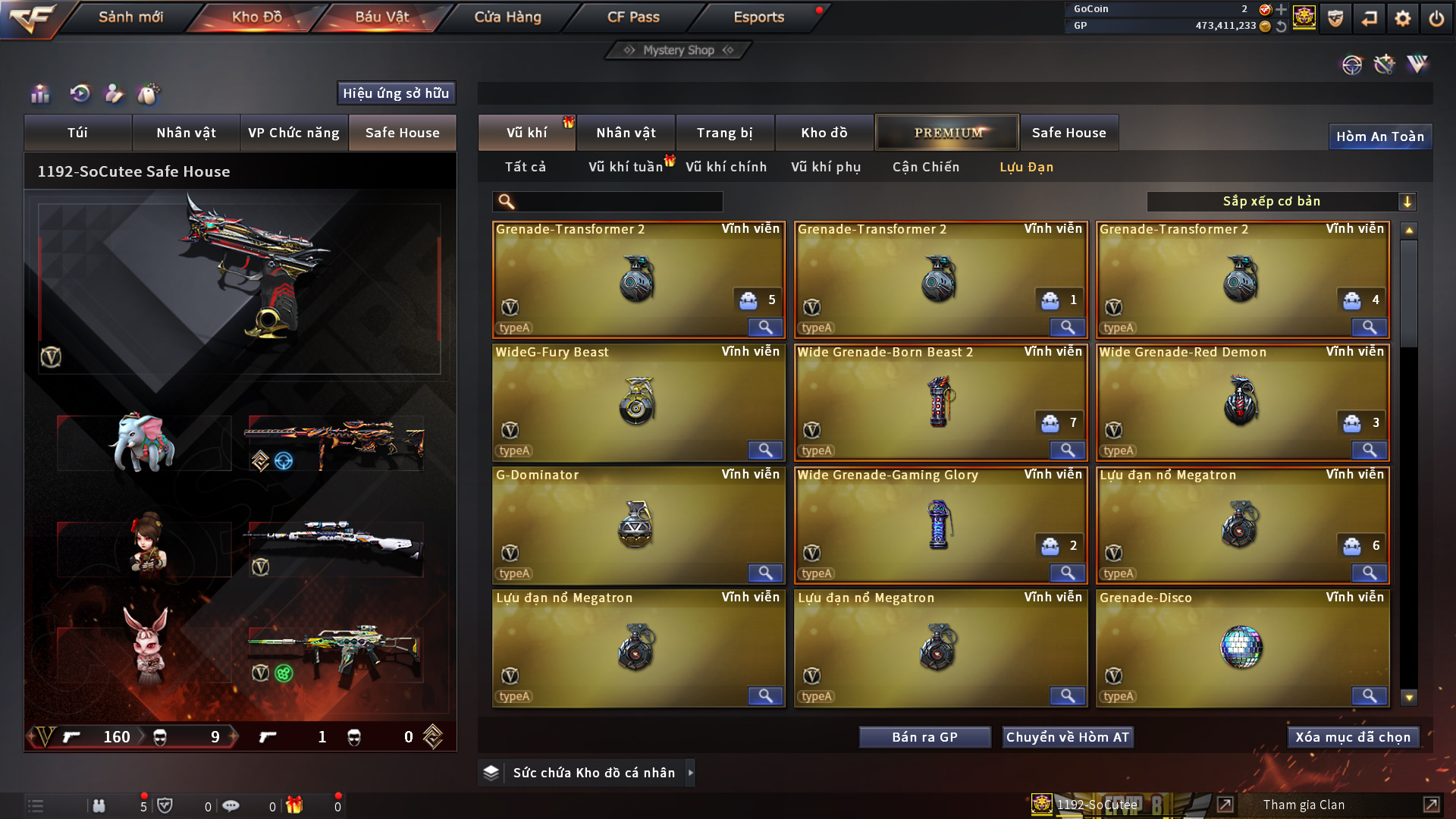Show the Cận Chiến category

[x=925, y=167]
